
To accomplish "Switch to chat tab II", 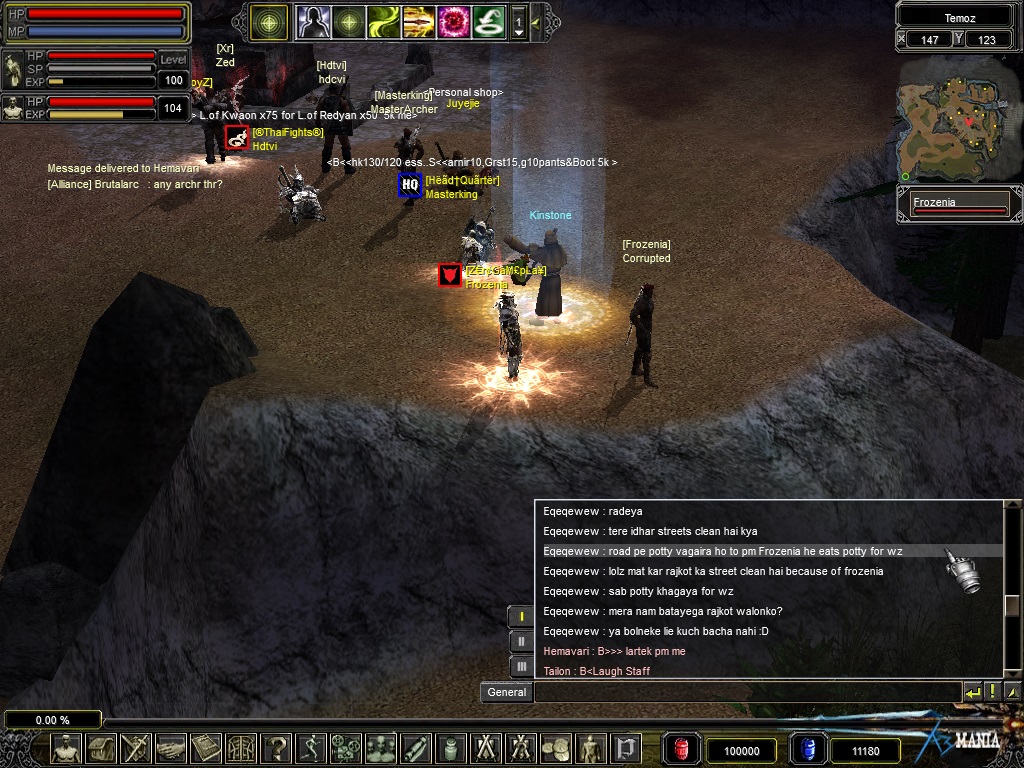I will tap(521, 642).
